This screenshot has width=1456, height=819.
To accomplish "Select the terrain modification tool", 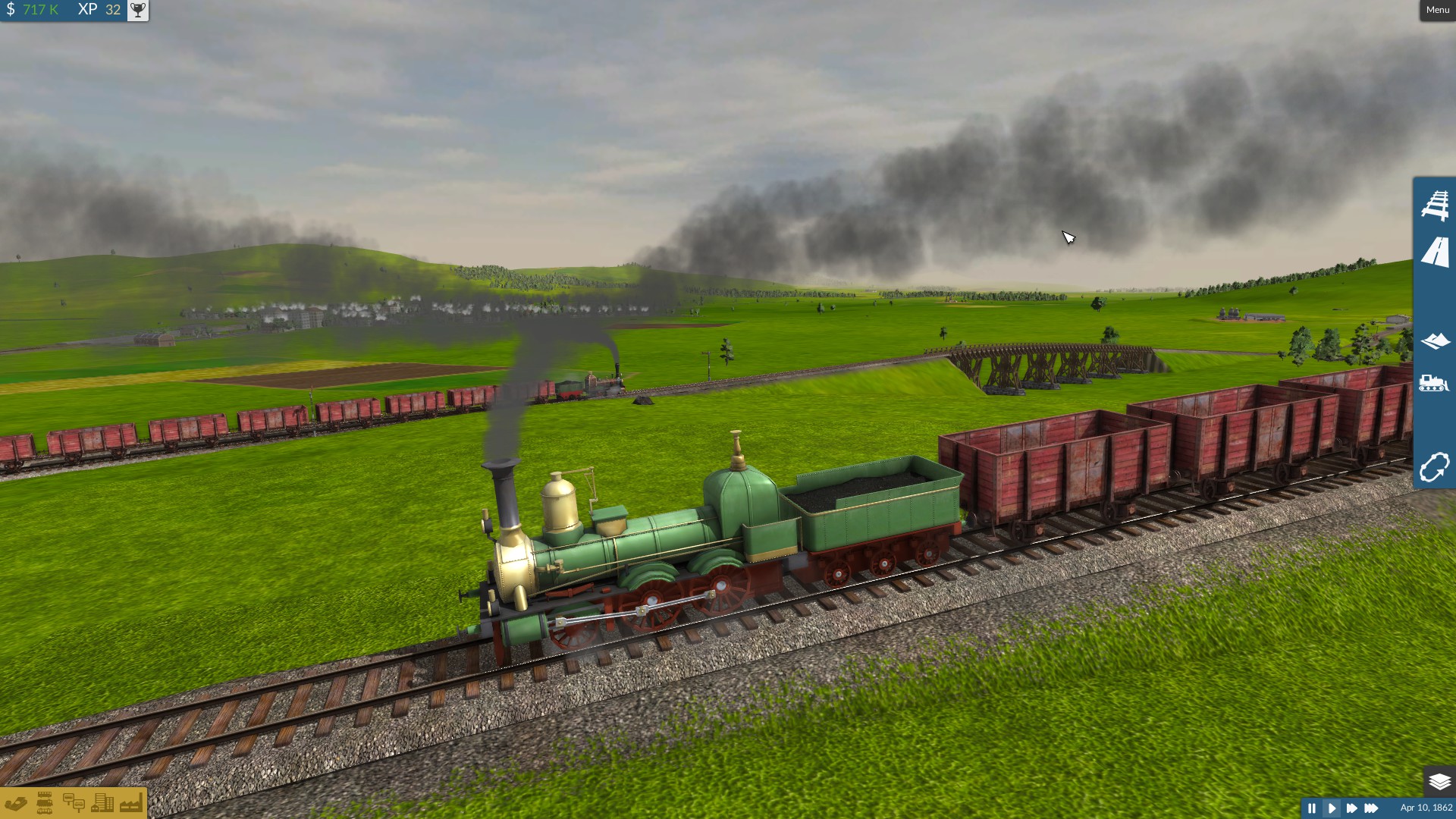I will tap(1434, 340).
